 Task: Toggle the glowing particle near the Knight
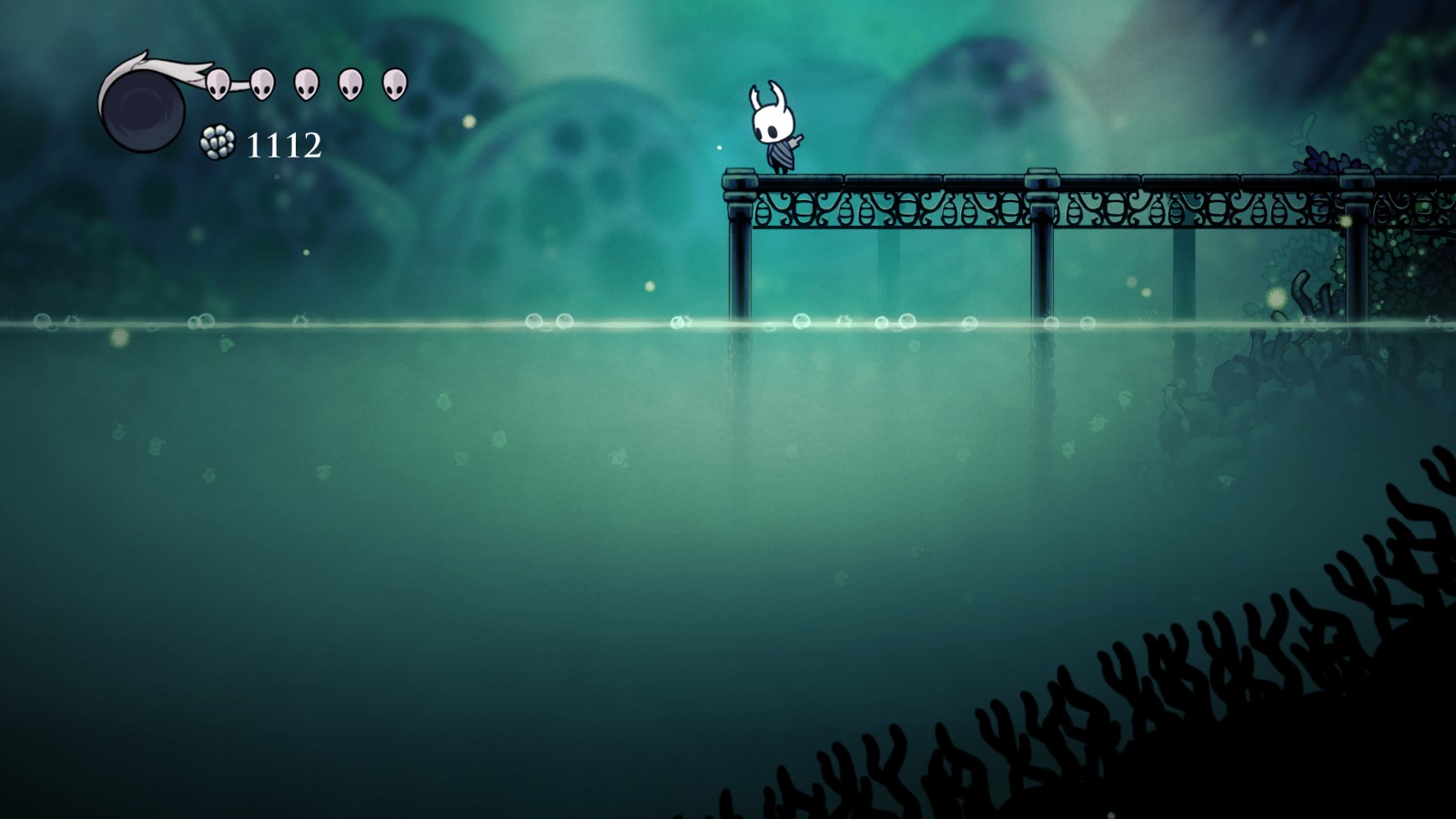pos(719,146)
